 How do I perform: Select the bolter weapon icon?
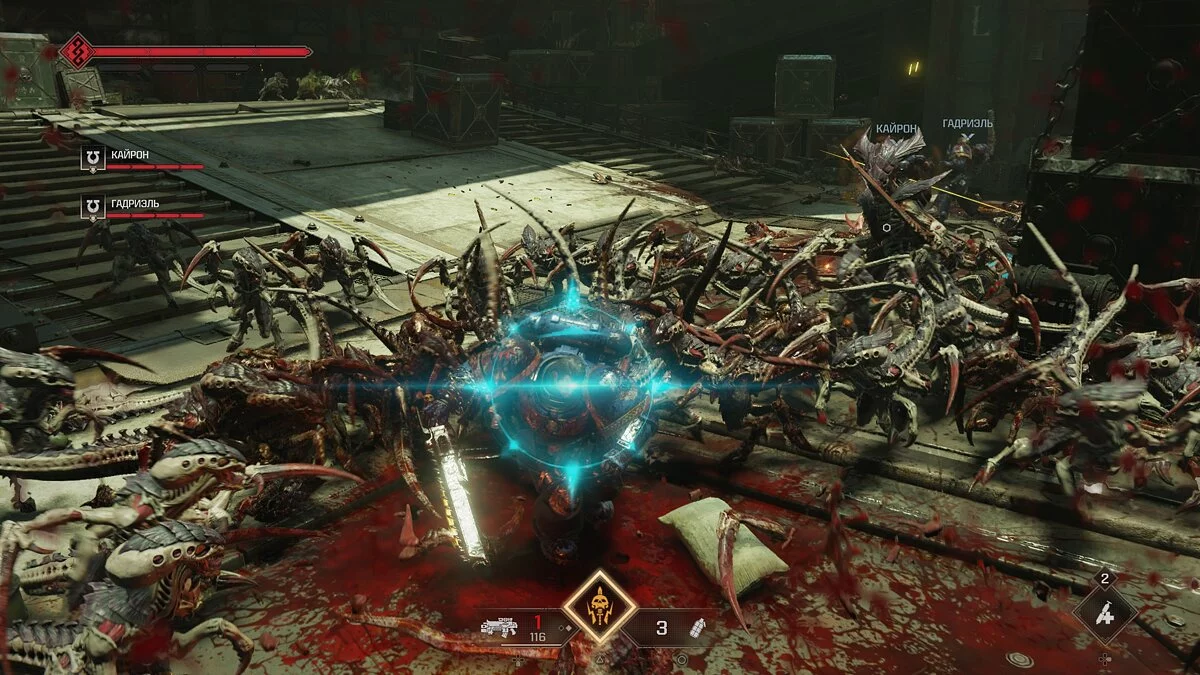[x=497, y=629]
